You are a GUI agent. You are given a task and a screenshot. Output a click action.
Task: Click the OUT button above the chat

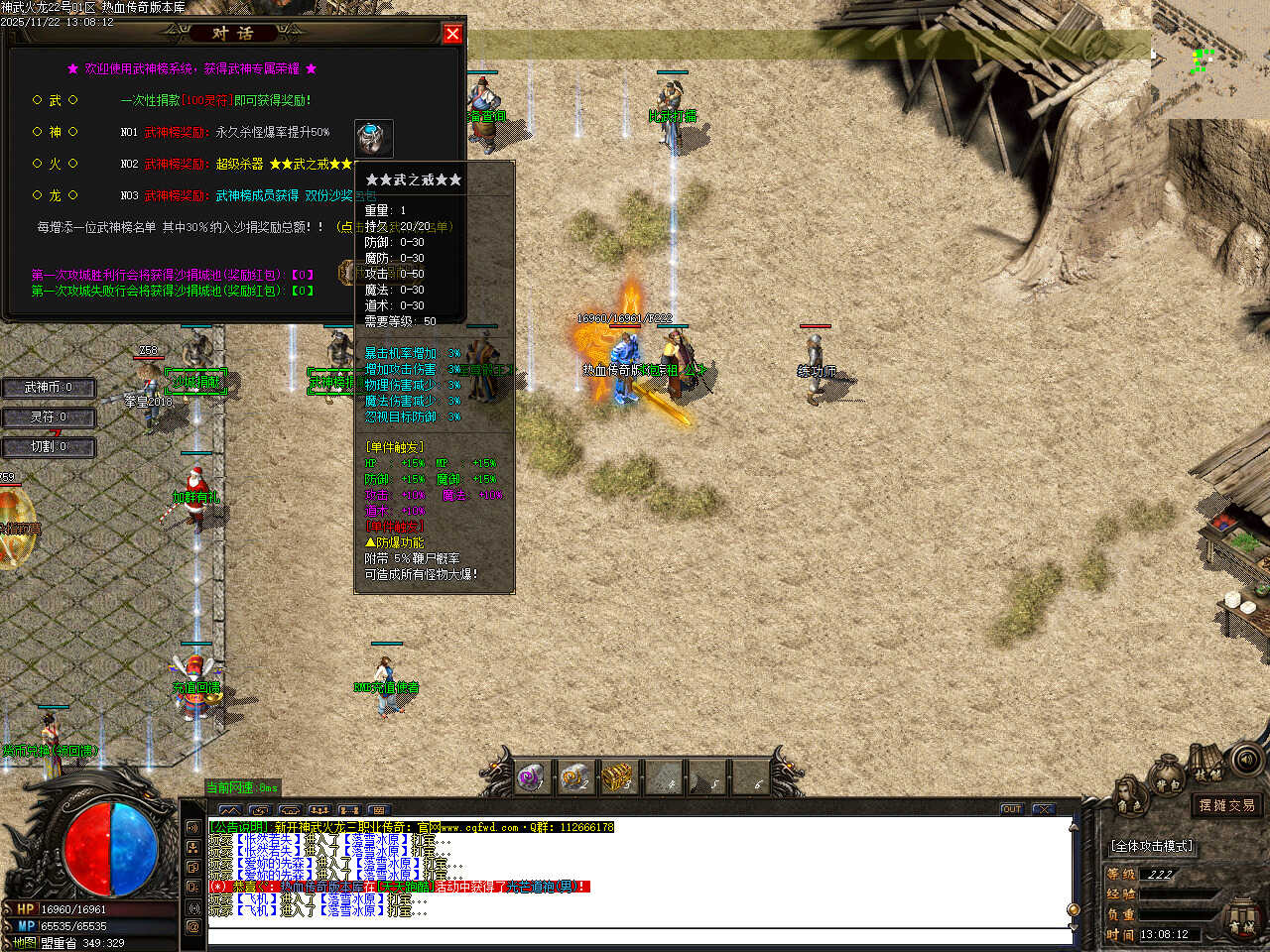(1011, 809)
